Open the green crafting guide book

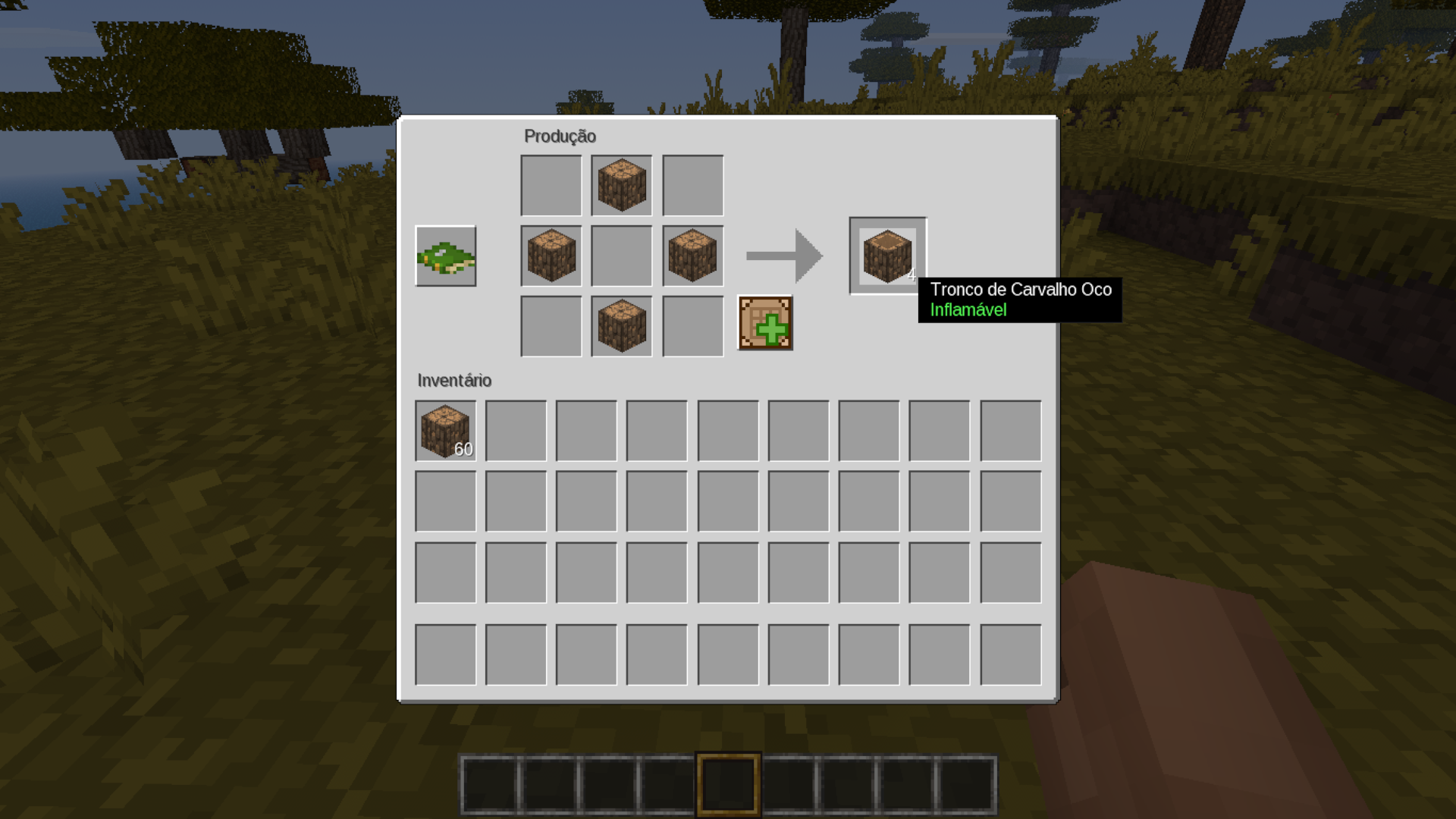click(x=446, y=256)
